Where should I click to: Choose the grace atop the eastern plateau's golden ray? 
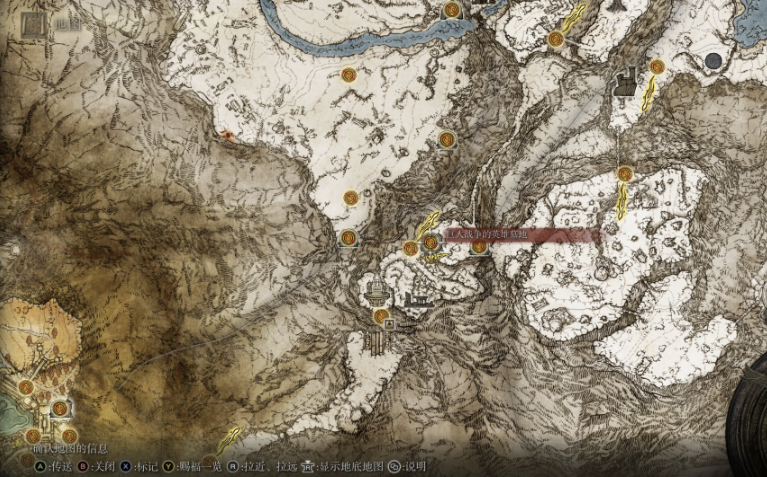[624, 173]
